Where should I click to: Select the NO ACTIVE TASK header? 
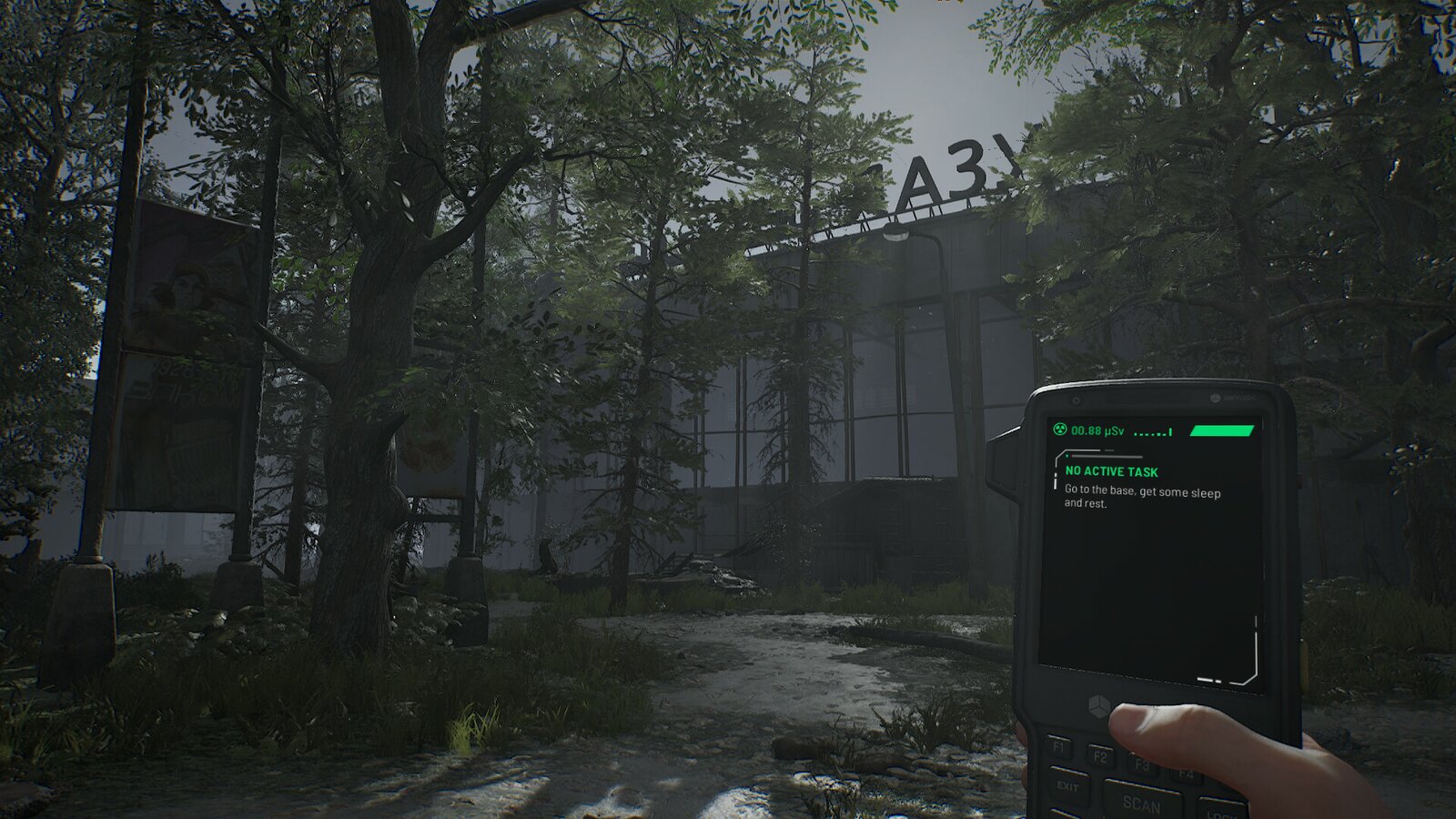pyautogui.click(x=1110, y=471)
